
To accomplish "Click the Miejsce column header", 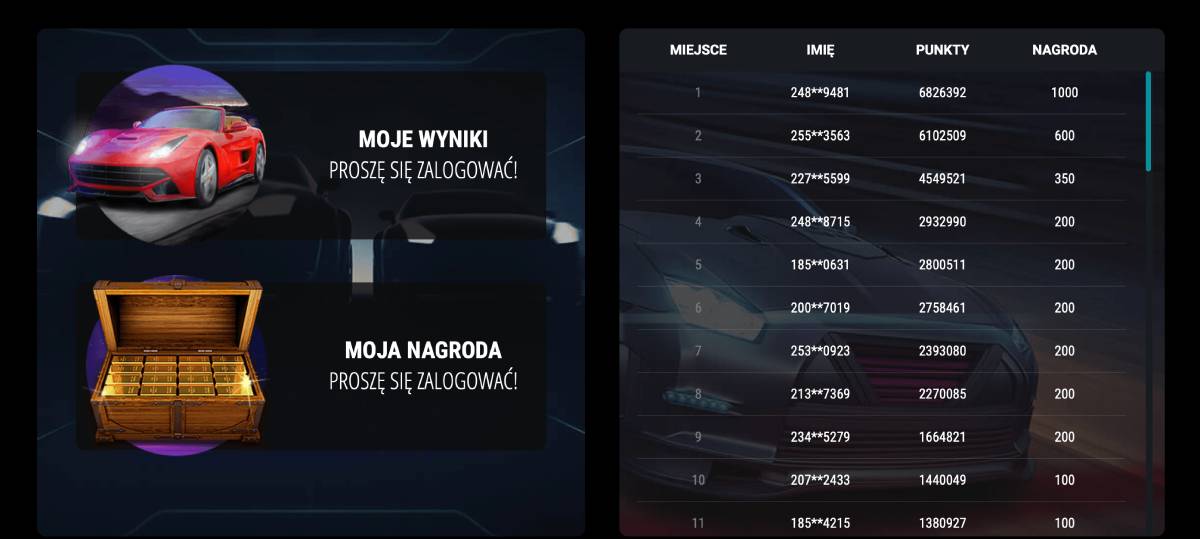I will (x=698, y=50).
